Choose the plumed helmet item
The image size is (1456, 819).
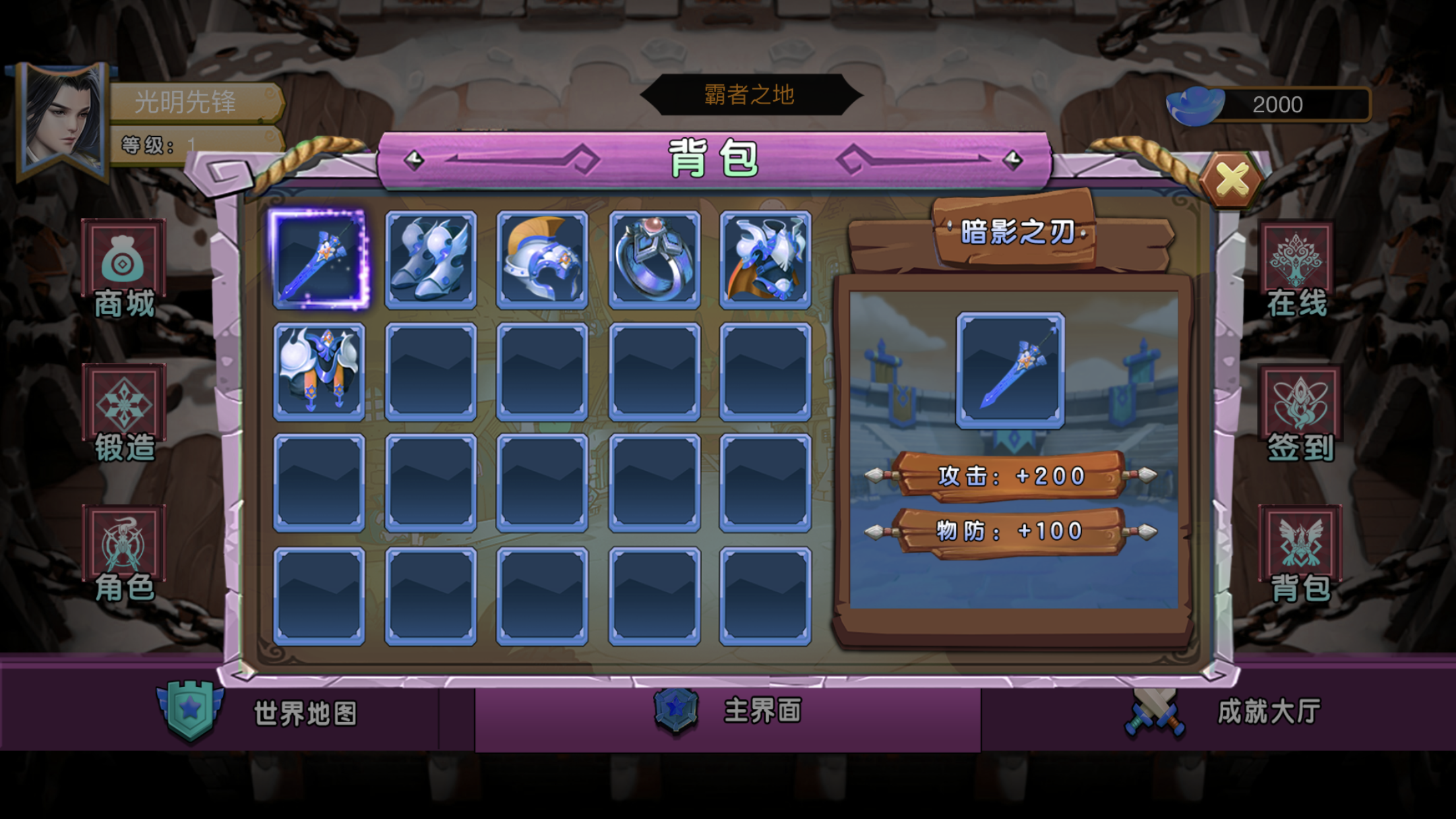pyautogui.click(x=542, y=260)
